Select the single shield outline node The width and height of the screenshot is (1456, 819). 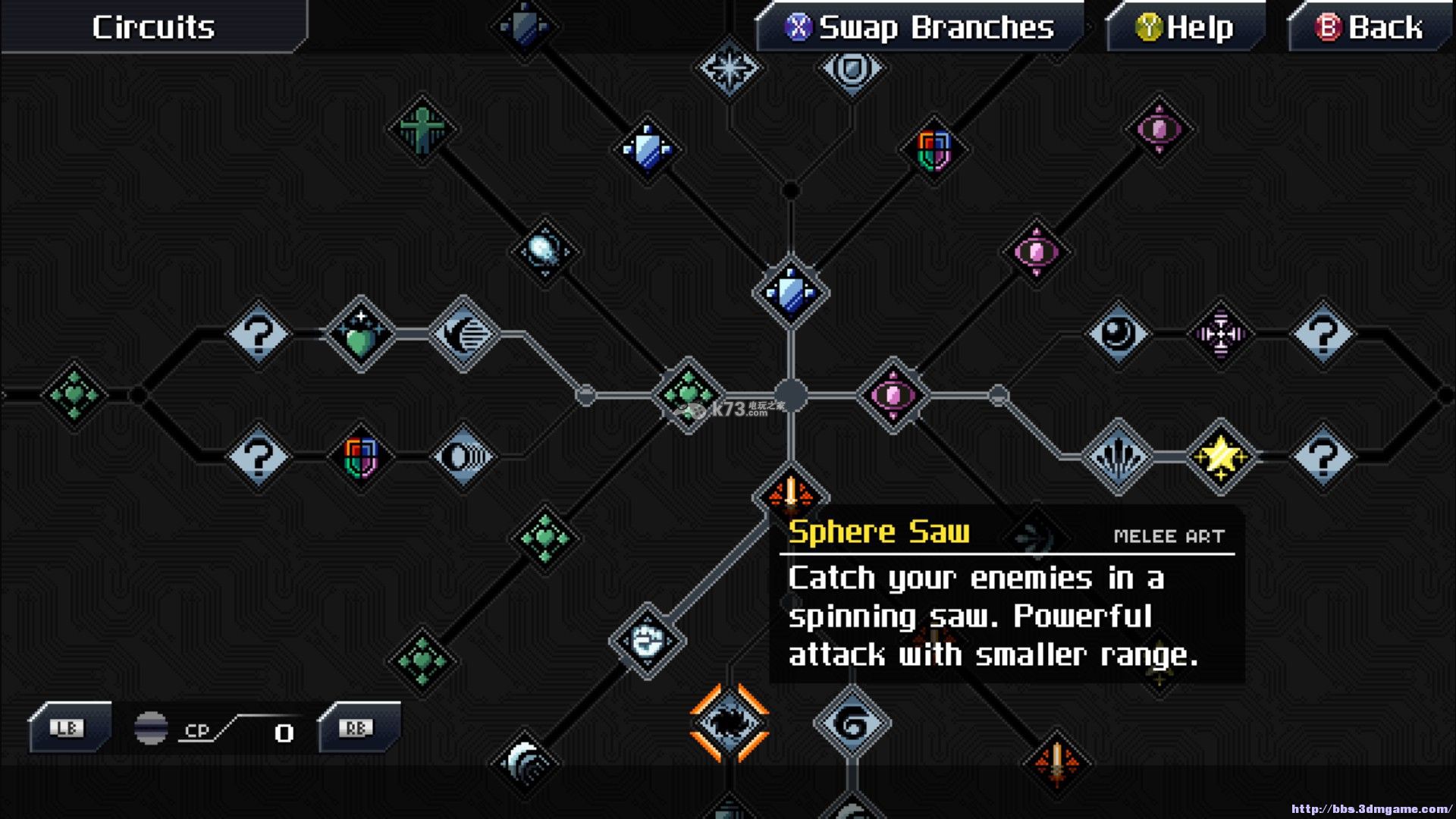click(852, 68)
